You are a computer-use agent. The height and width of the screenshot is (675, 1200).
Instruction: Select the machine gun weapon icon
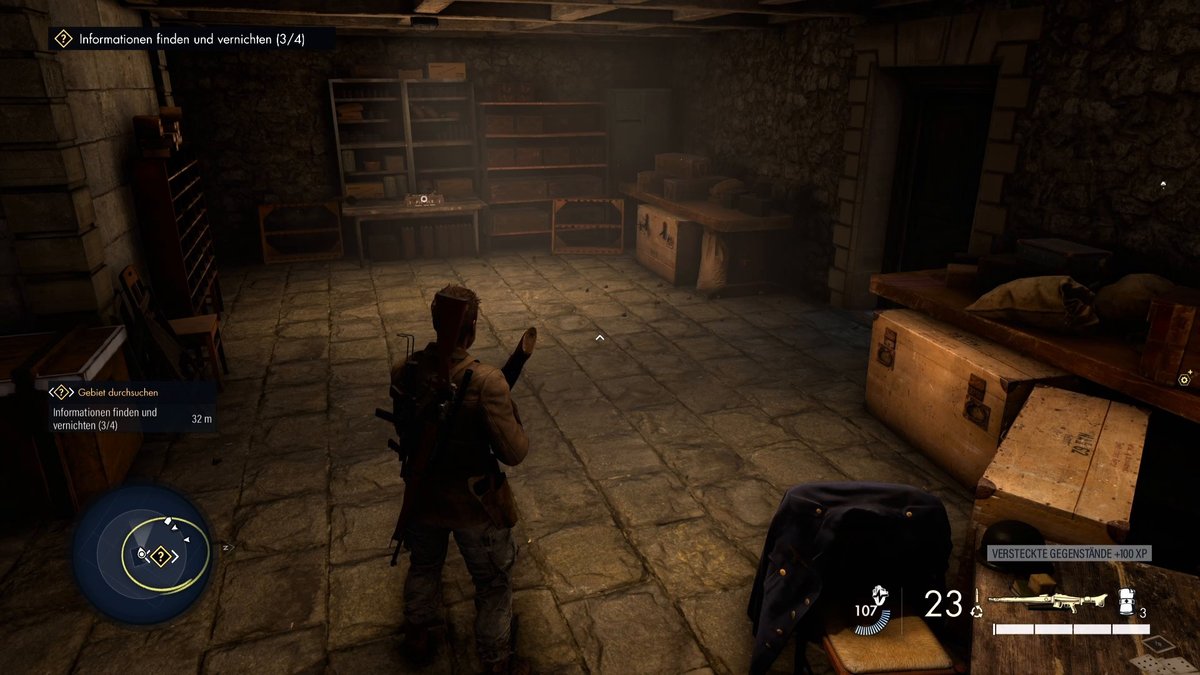click(x=1046, y=602)
